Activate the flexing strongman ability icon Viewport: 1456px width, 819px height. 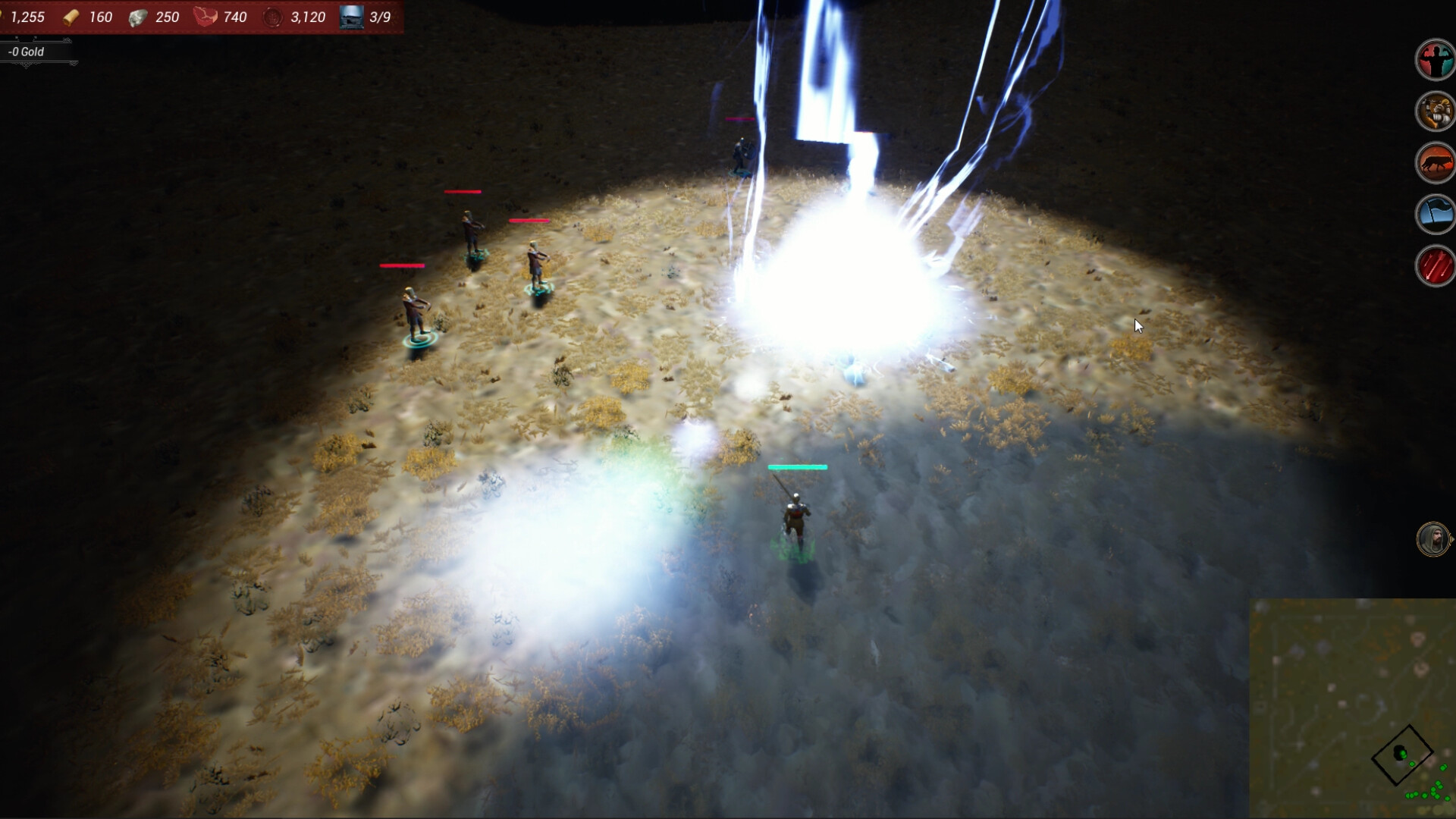pos(1435,59)
